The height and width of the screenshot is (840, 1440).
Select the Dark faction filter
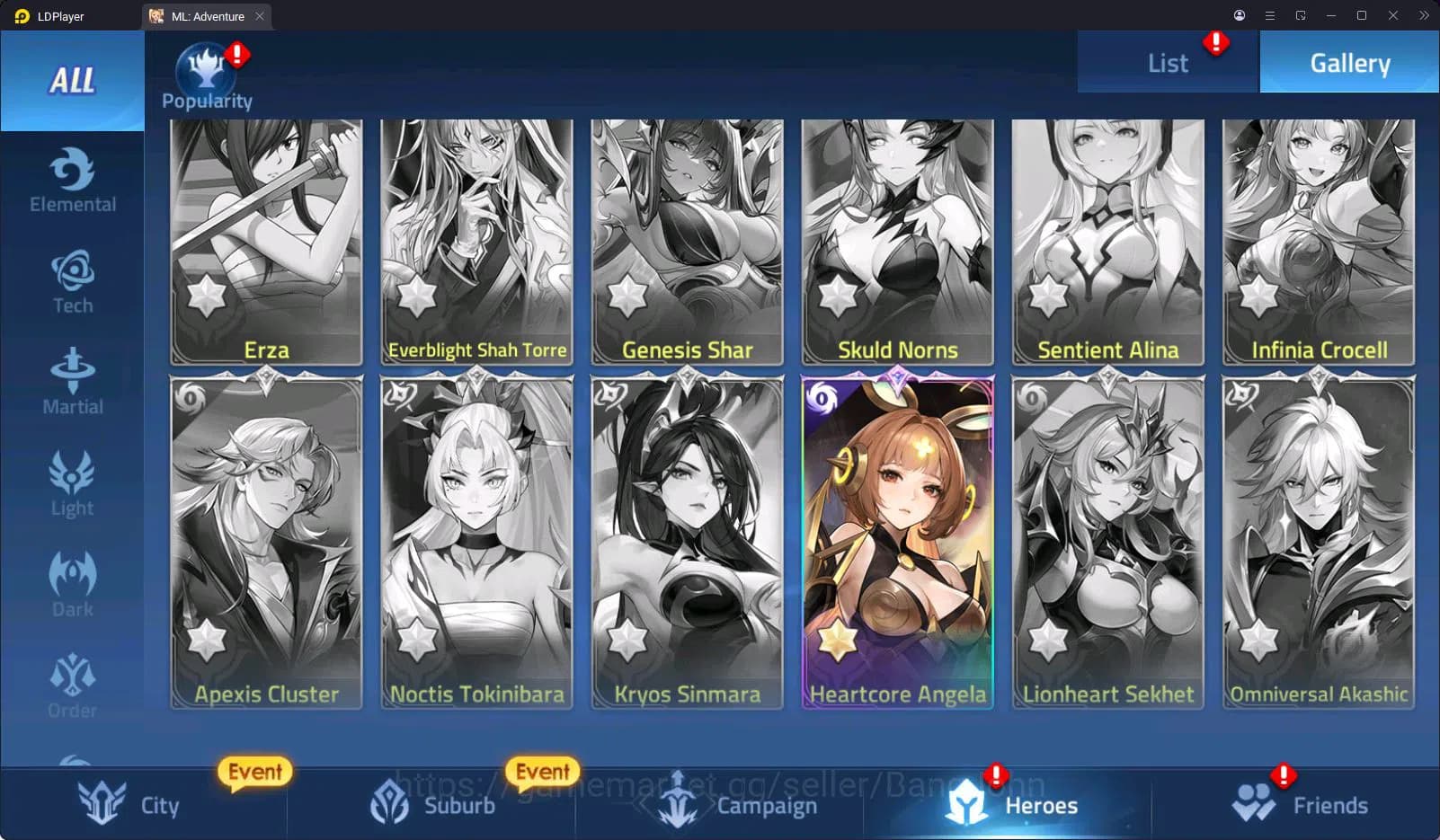click(72, 584)
